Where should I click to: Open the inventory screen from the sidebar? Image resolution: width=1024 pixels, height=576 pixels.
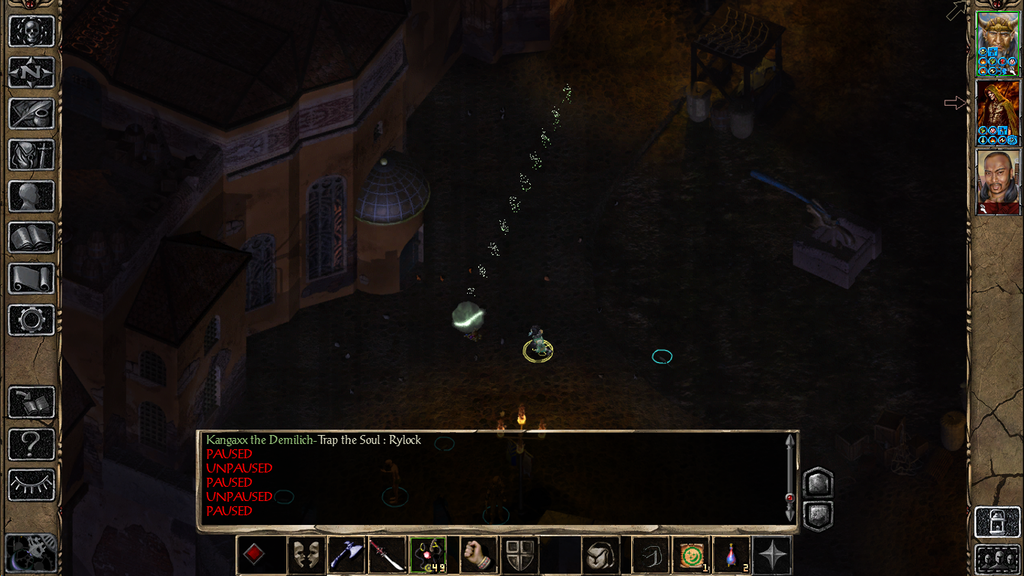tap(31, 154)
